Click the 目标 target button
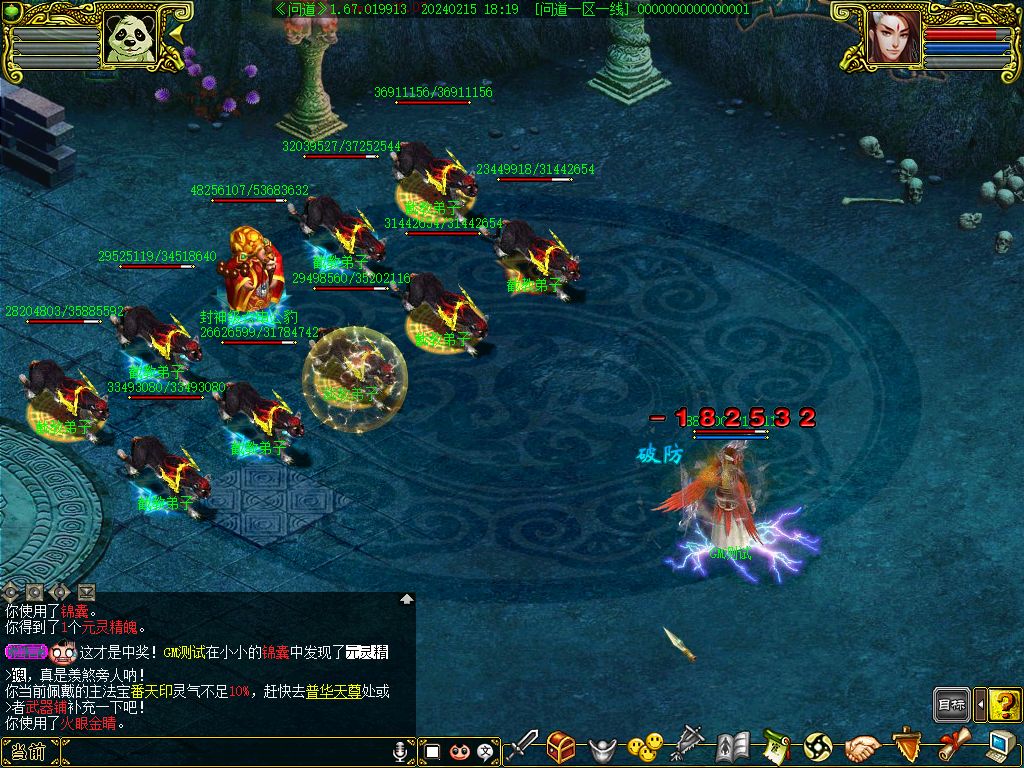This screenshot has height=768, width=1024. (x=952, y=705)
